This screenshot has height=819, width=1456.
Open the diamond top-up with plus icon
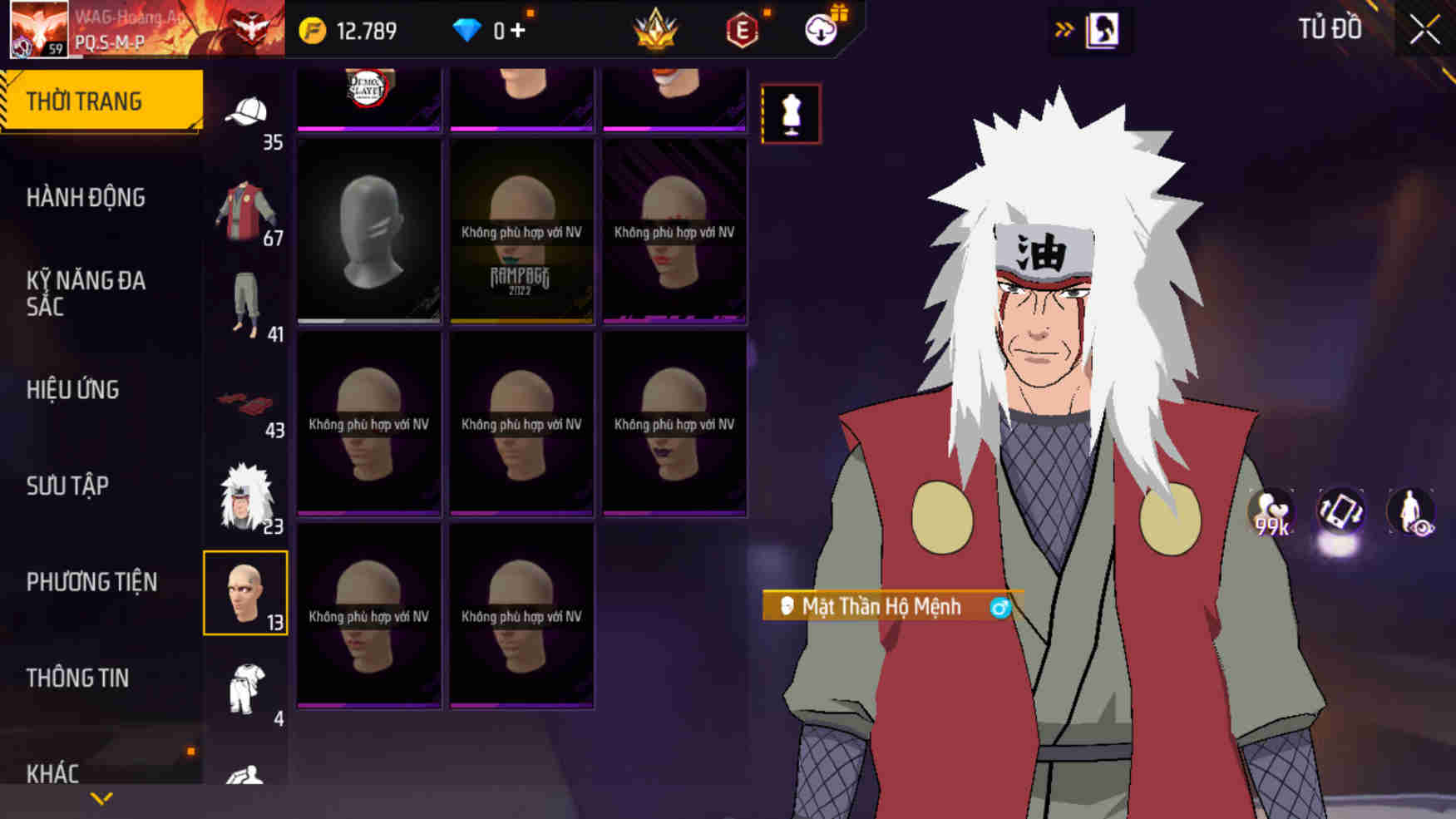[x=499, y=30]
